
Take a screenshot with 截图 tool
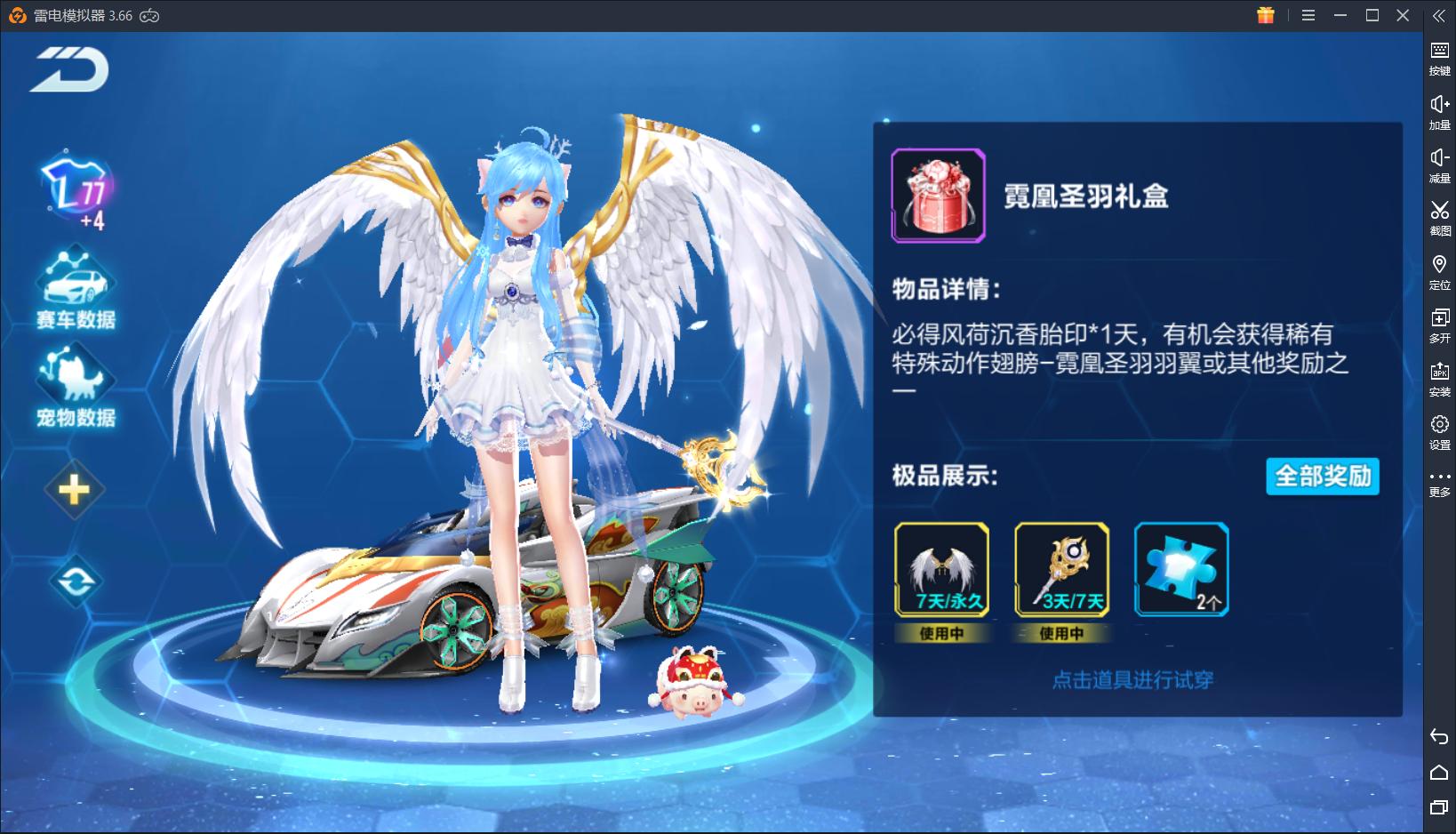1439,217
